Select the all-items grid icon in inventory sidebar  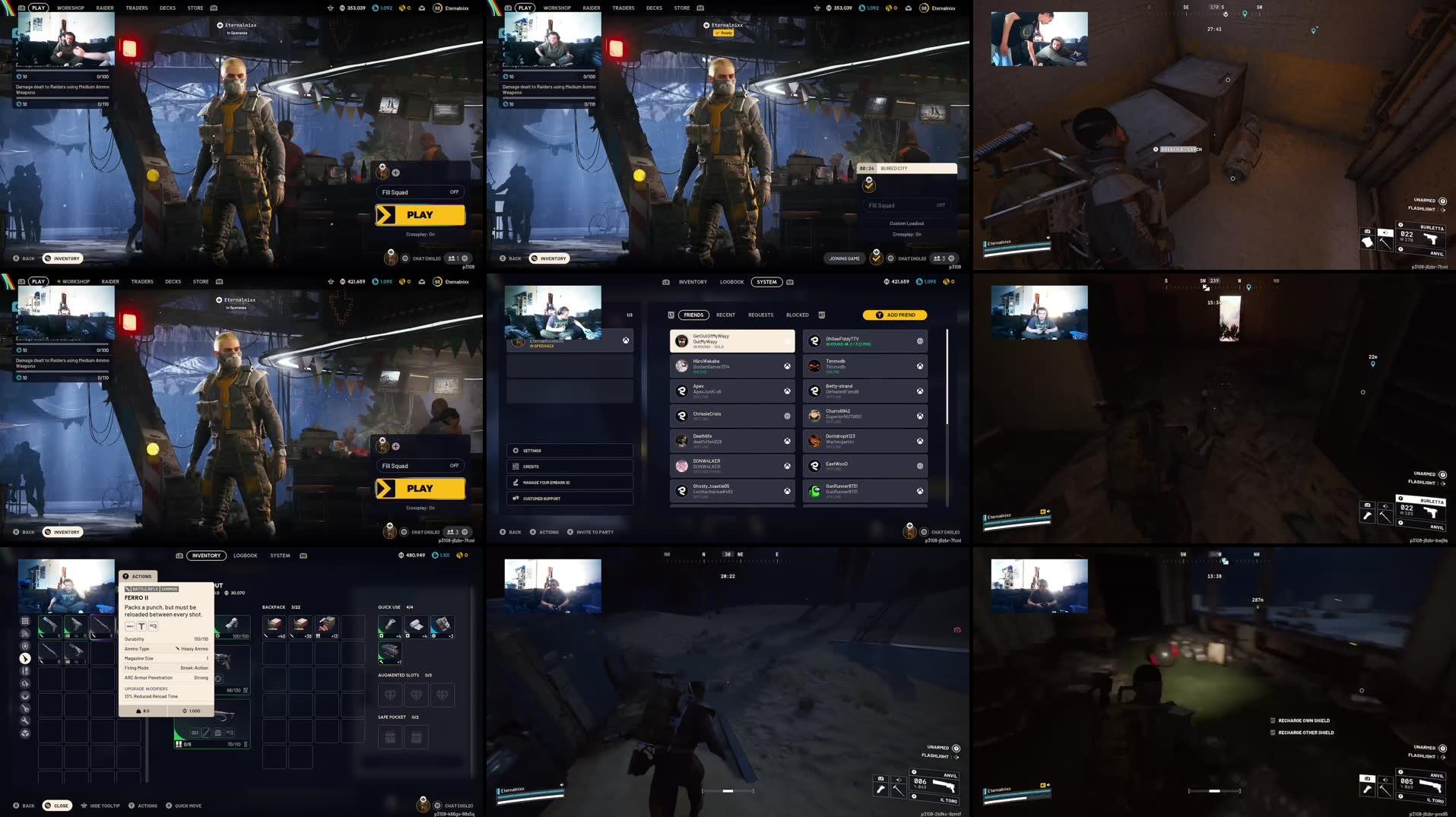coord(25,621)
